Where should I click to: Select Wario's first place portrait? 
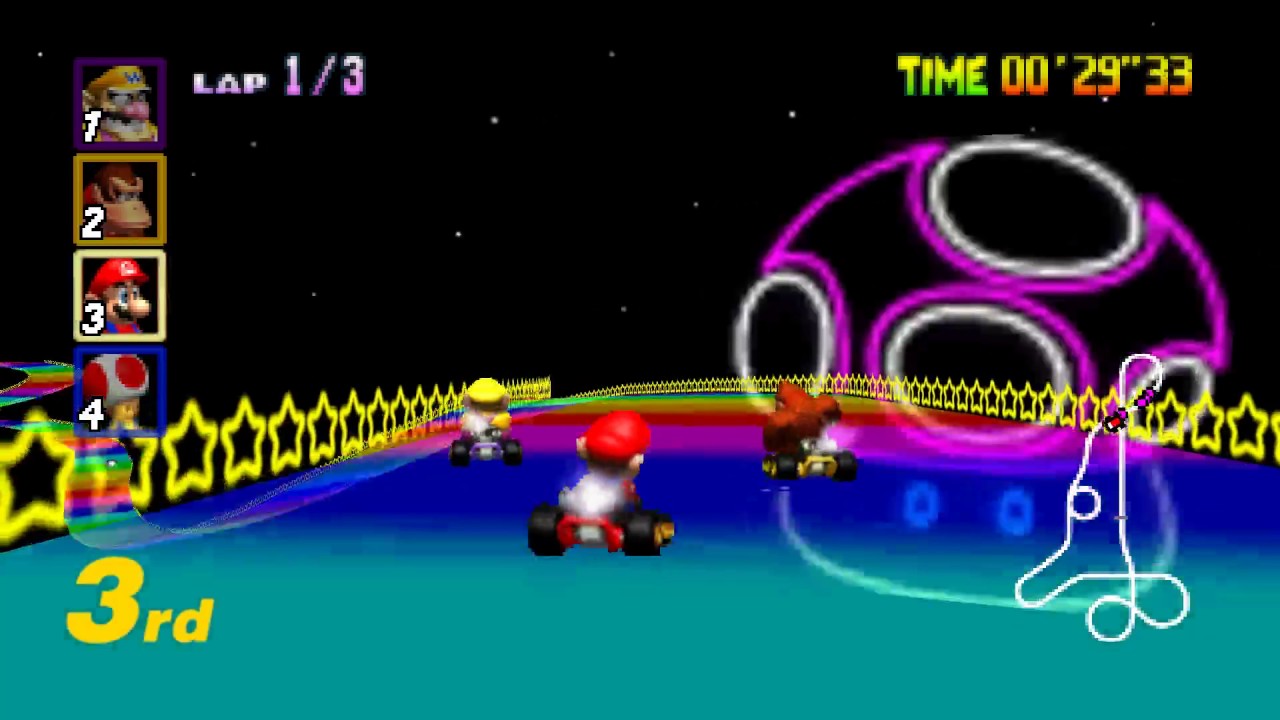point(119,104)
